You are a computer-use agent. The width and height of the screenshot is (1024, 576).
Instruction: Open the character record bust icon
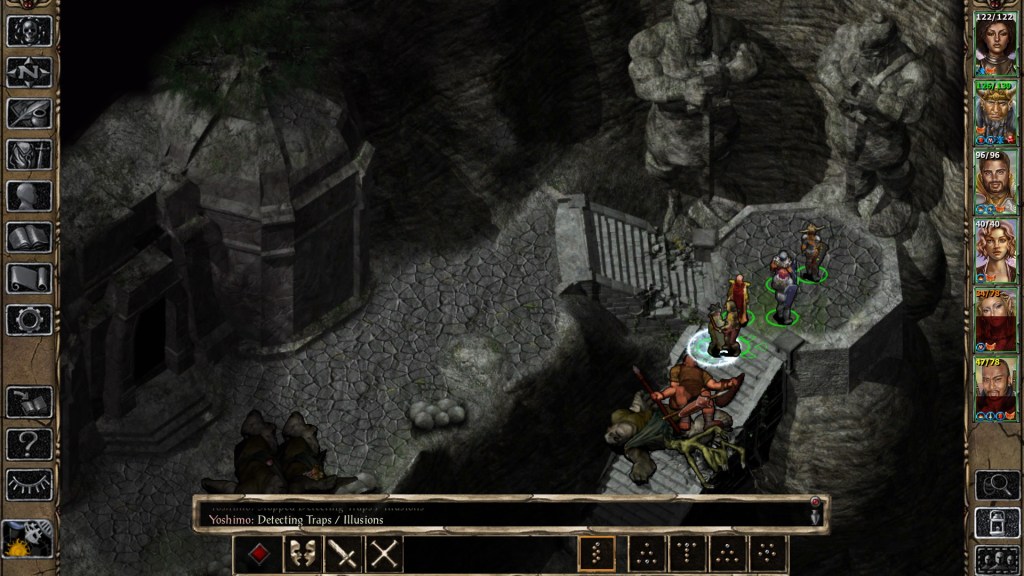tap(29, 196)
